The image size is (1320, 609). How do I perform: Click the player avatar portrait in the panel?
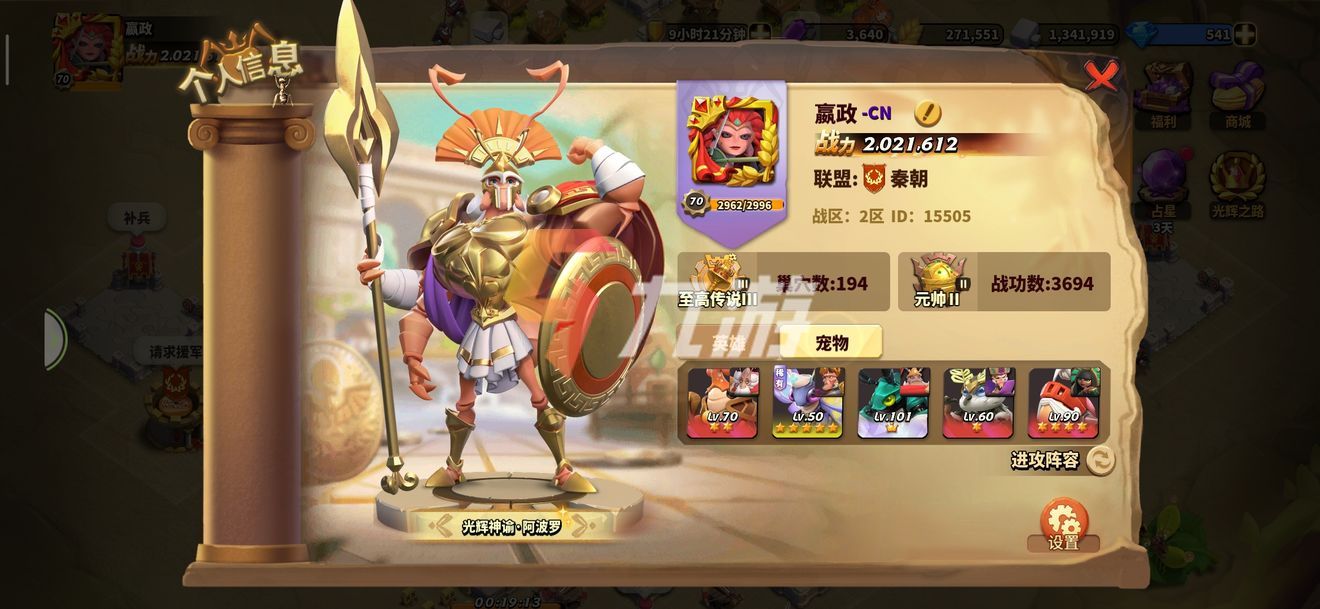[732, 140]
